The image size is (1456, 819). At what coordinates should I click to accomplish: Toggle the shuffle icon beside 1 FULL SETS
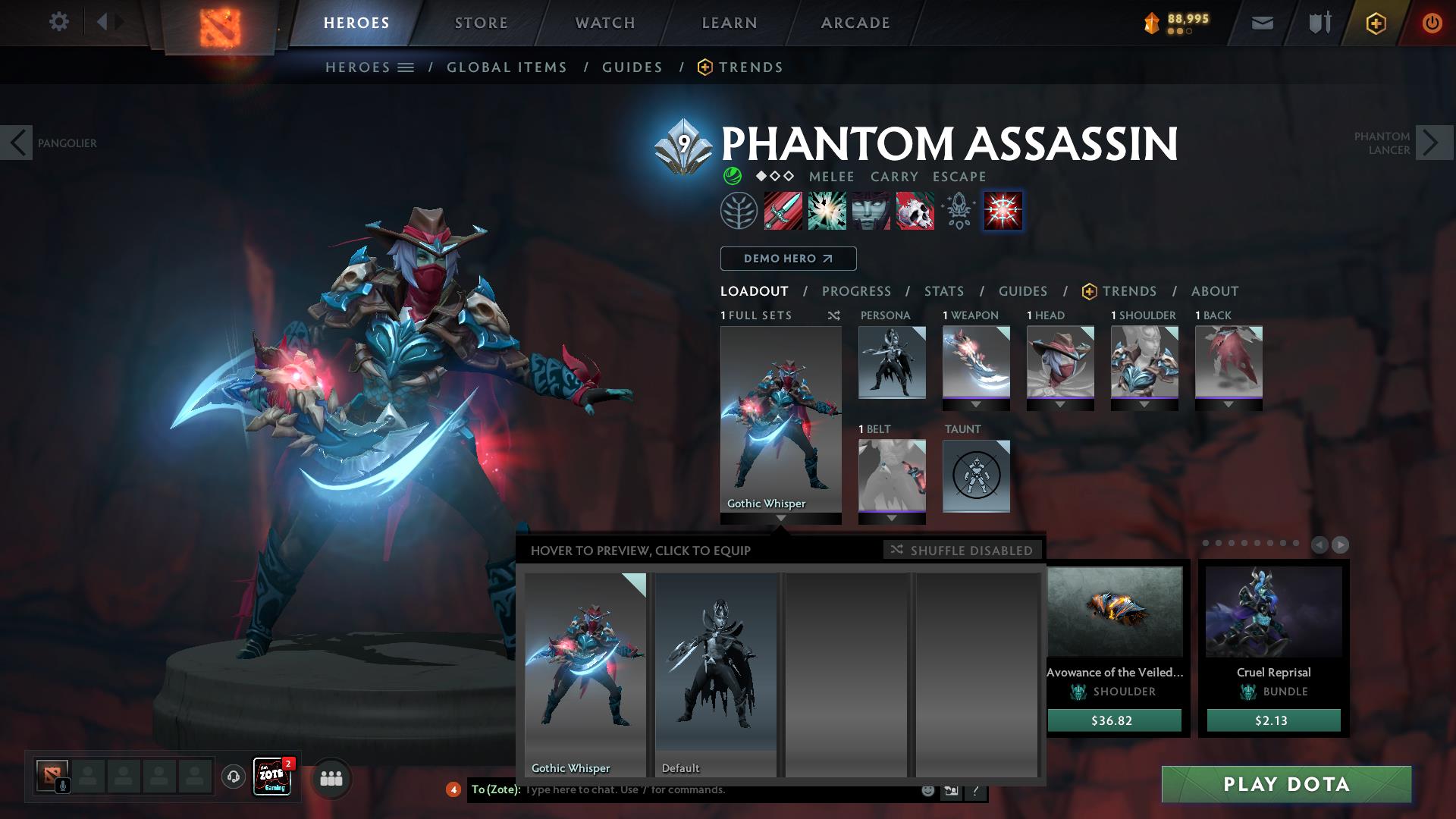834,315
